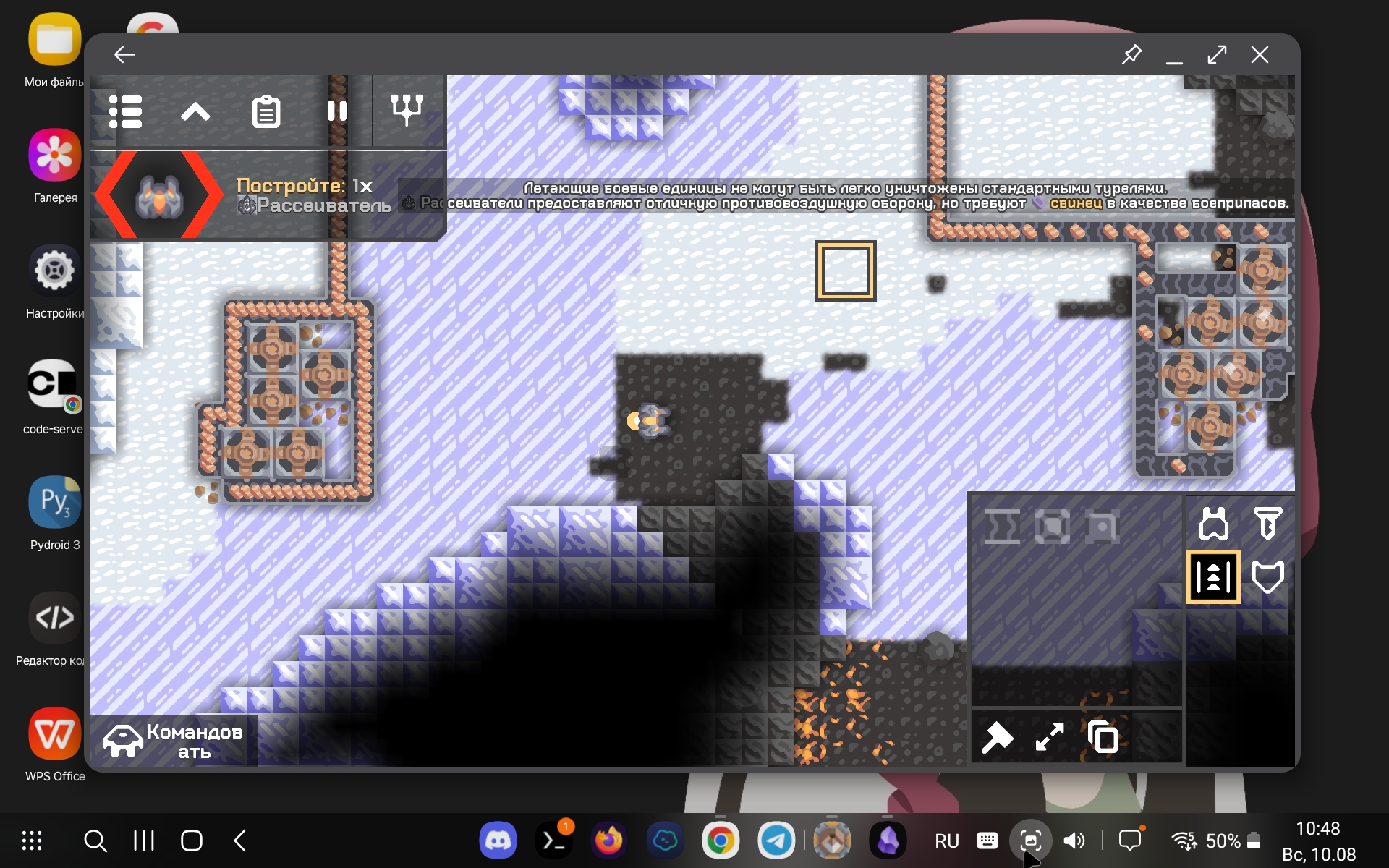Open the Mindustry menu list
This screenshot has height=868, width=1389.
[126, 111]
